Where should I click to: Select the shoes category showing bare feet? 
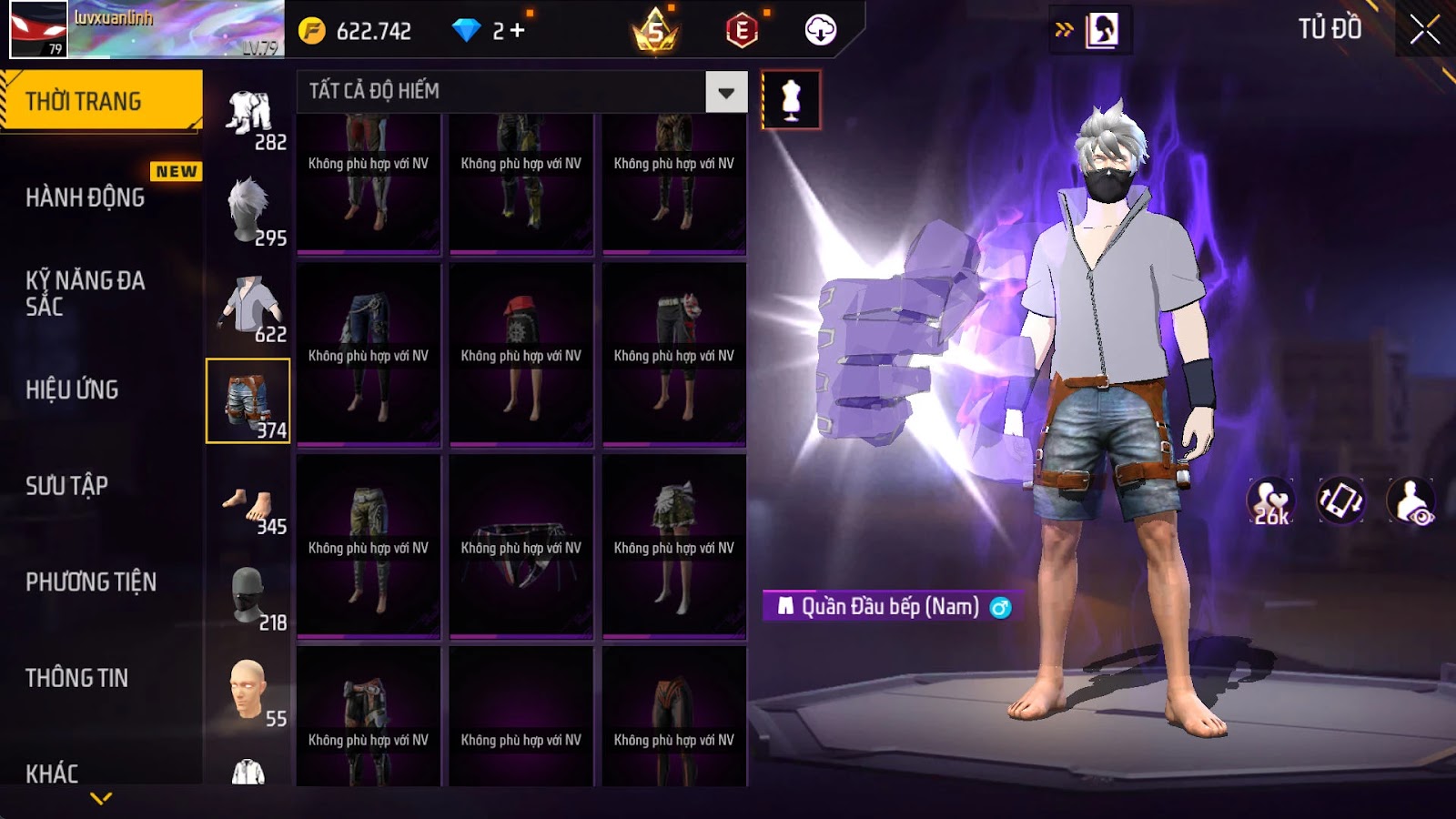(248, 506)
